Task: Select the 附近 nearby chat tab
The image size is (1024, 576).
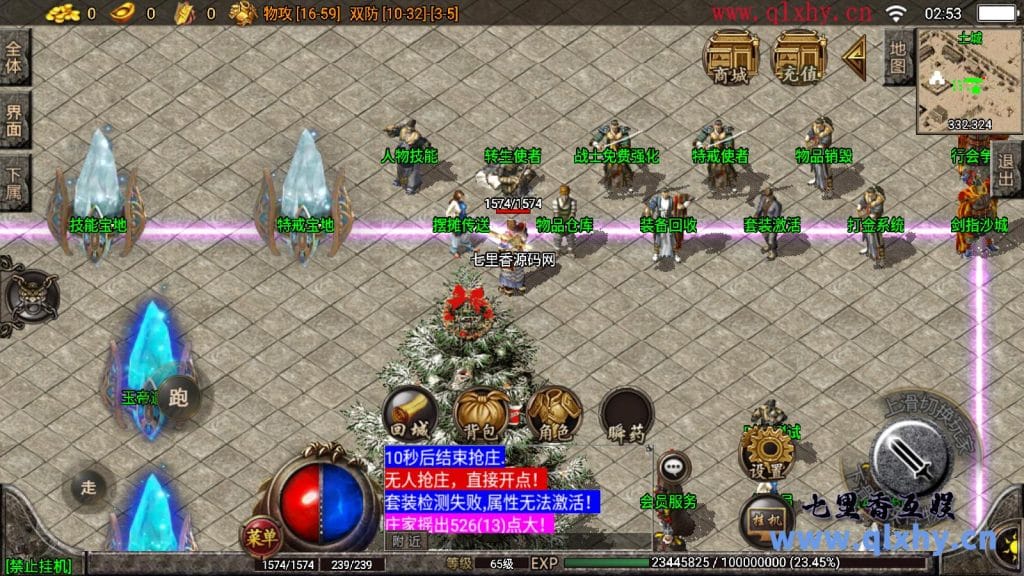Action: coord(406,541)
